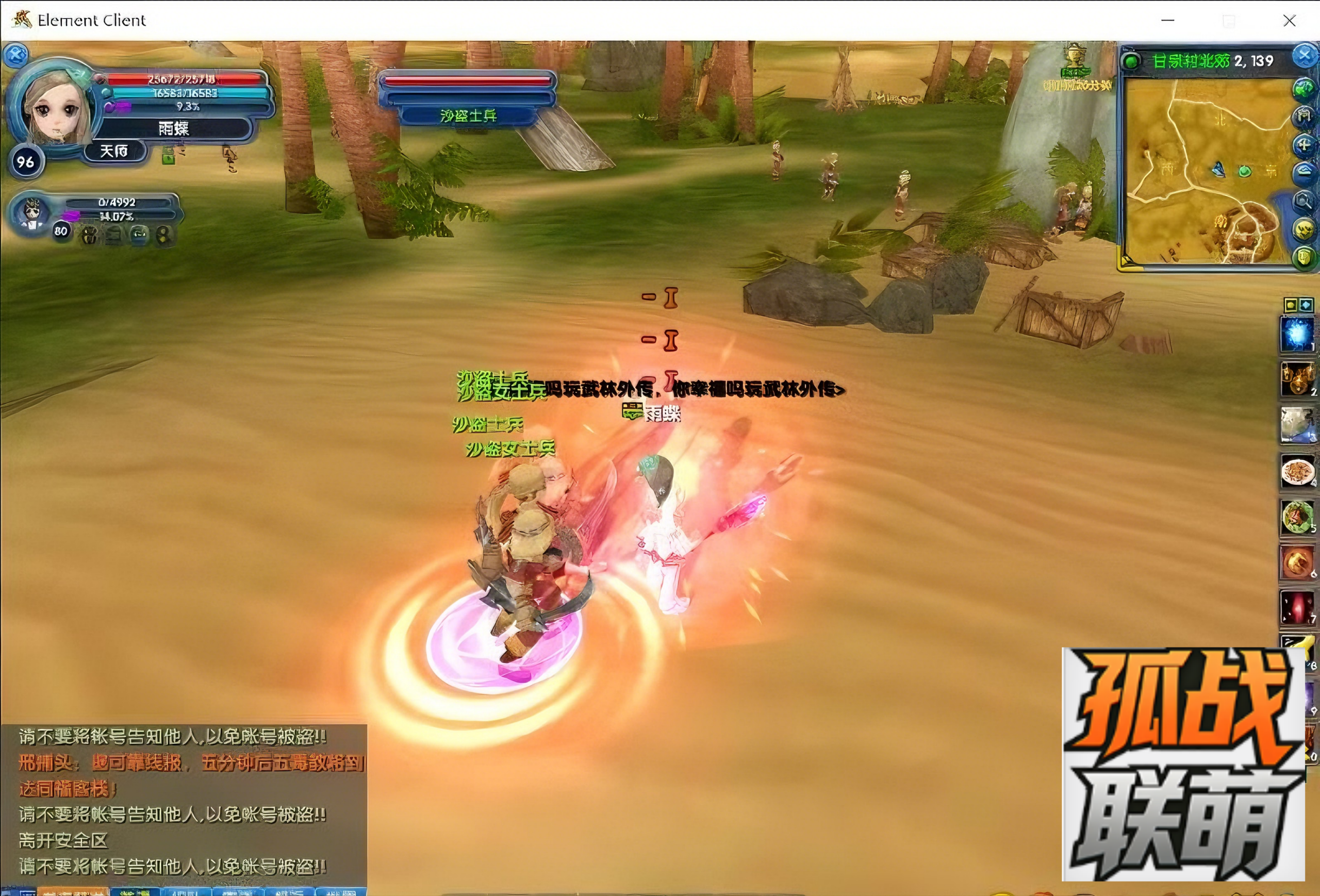
Task: Use the golden lanterns skill in slot 2
Action: [1297, 379]
